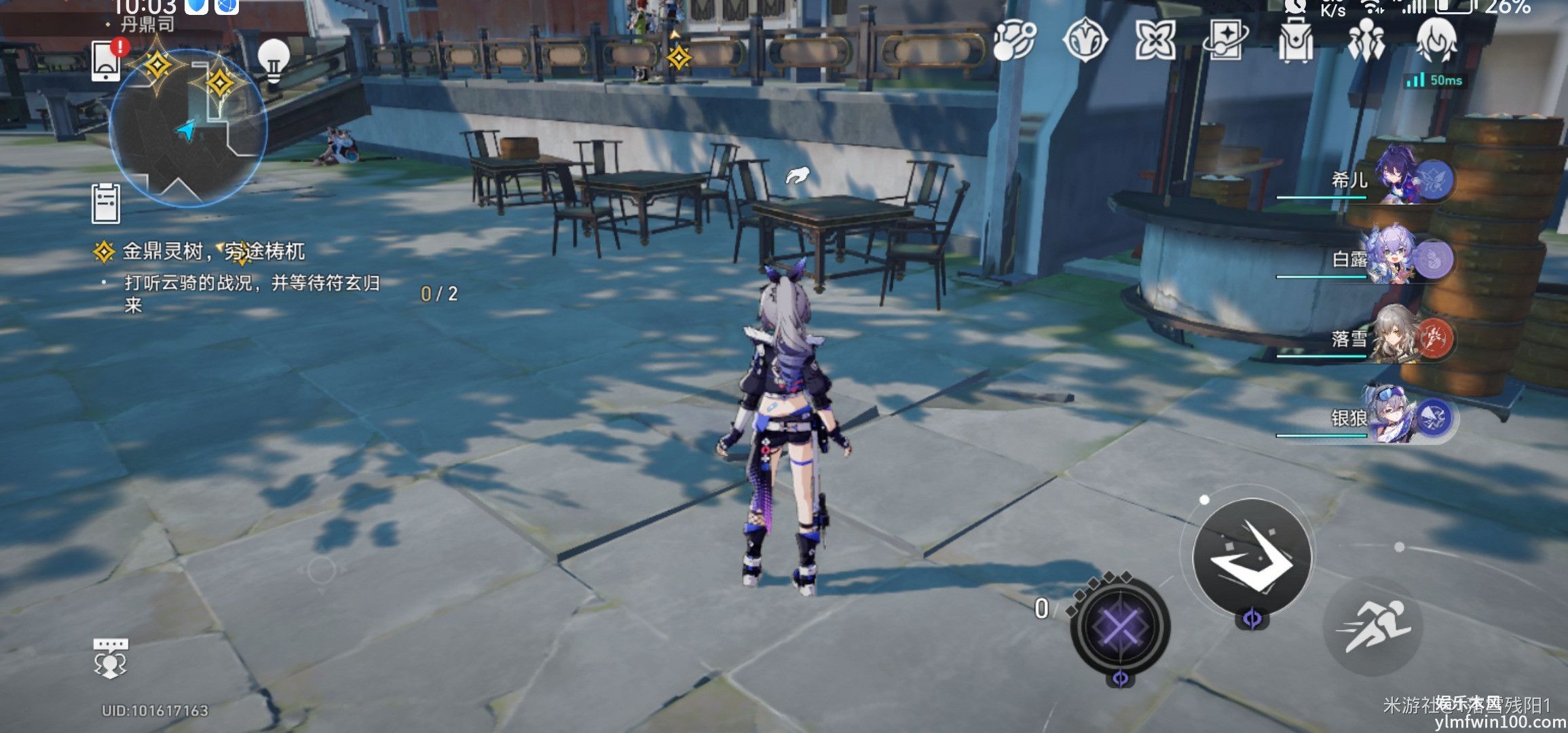
Task: Activate the purple technique skill button
Action: click(1120, 624)
